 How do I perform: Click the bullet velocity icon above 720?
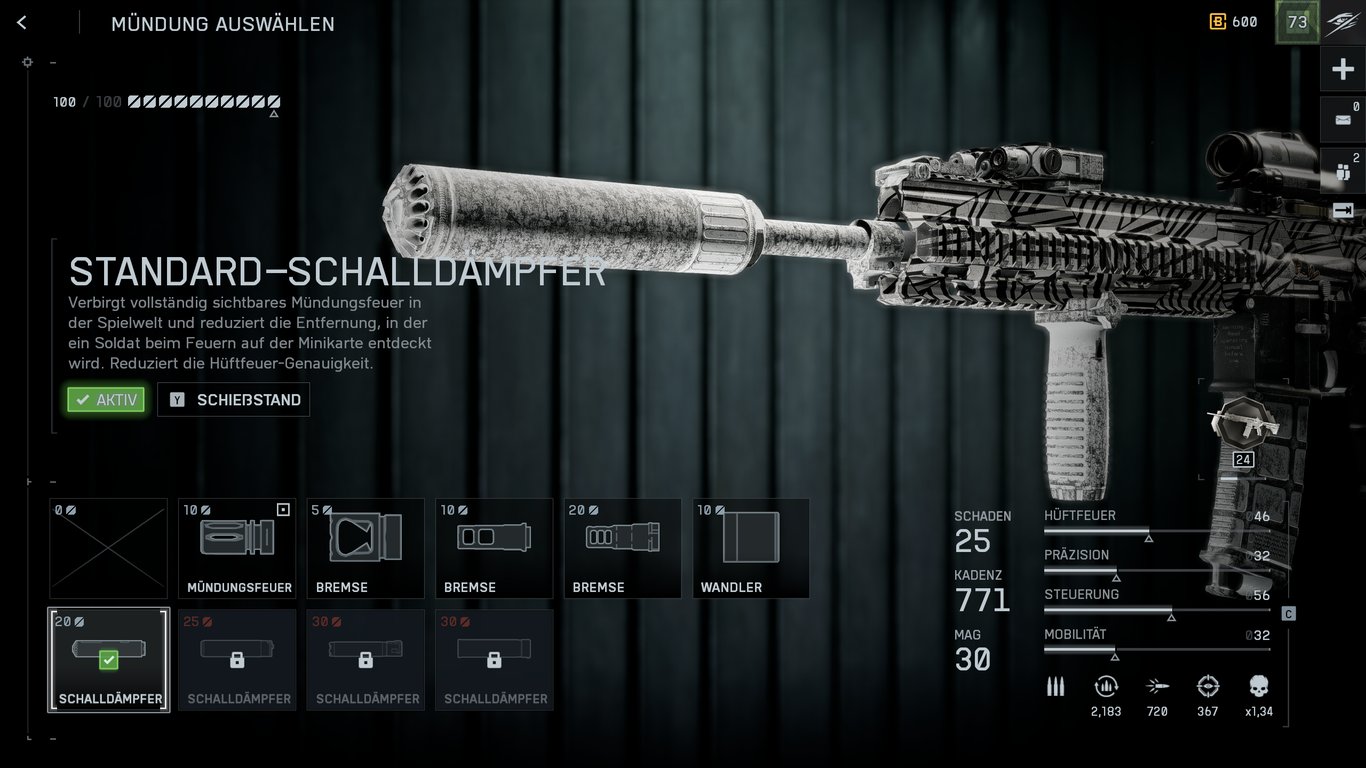pos(1157,687)
